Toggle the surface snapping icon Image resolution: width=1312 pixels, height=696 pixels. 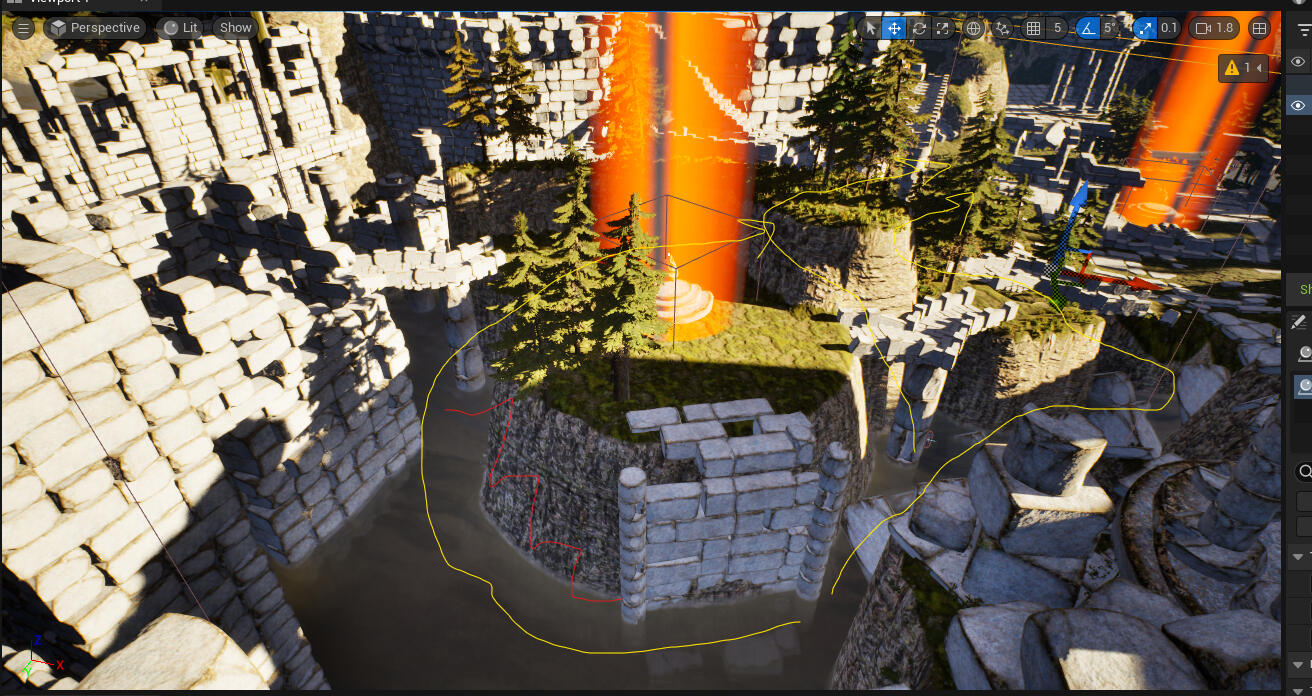click(x=1003, y=28)
